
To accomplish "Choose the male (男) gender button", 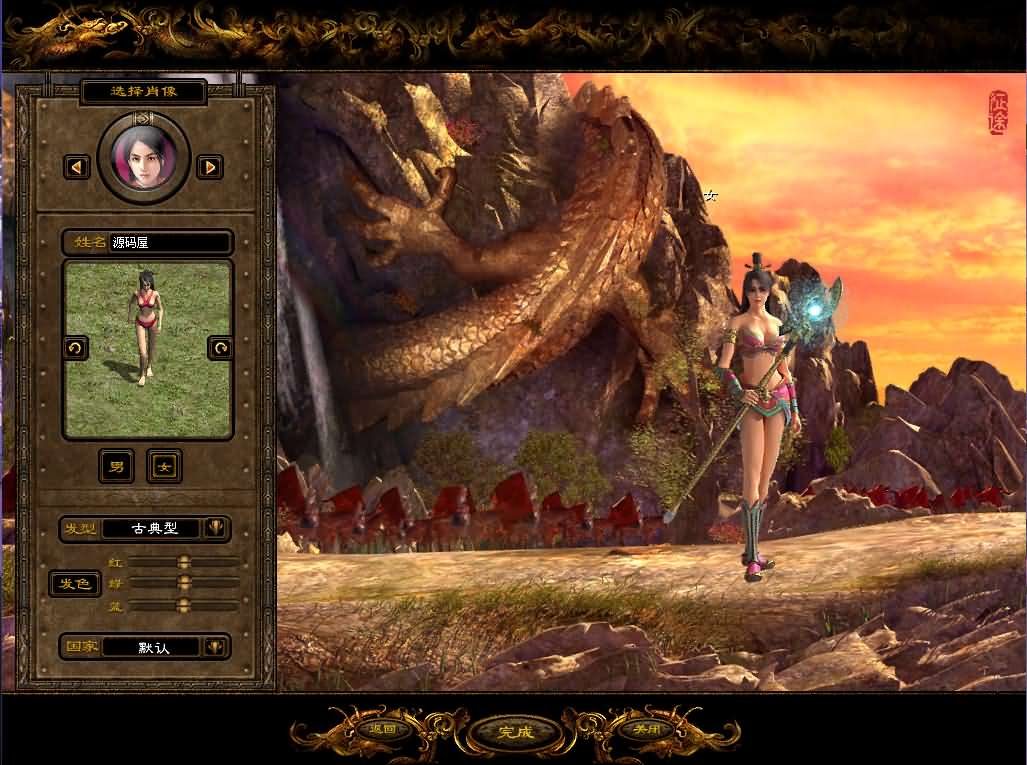I will tap(117, 466).
